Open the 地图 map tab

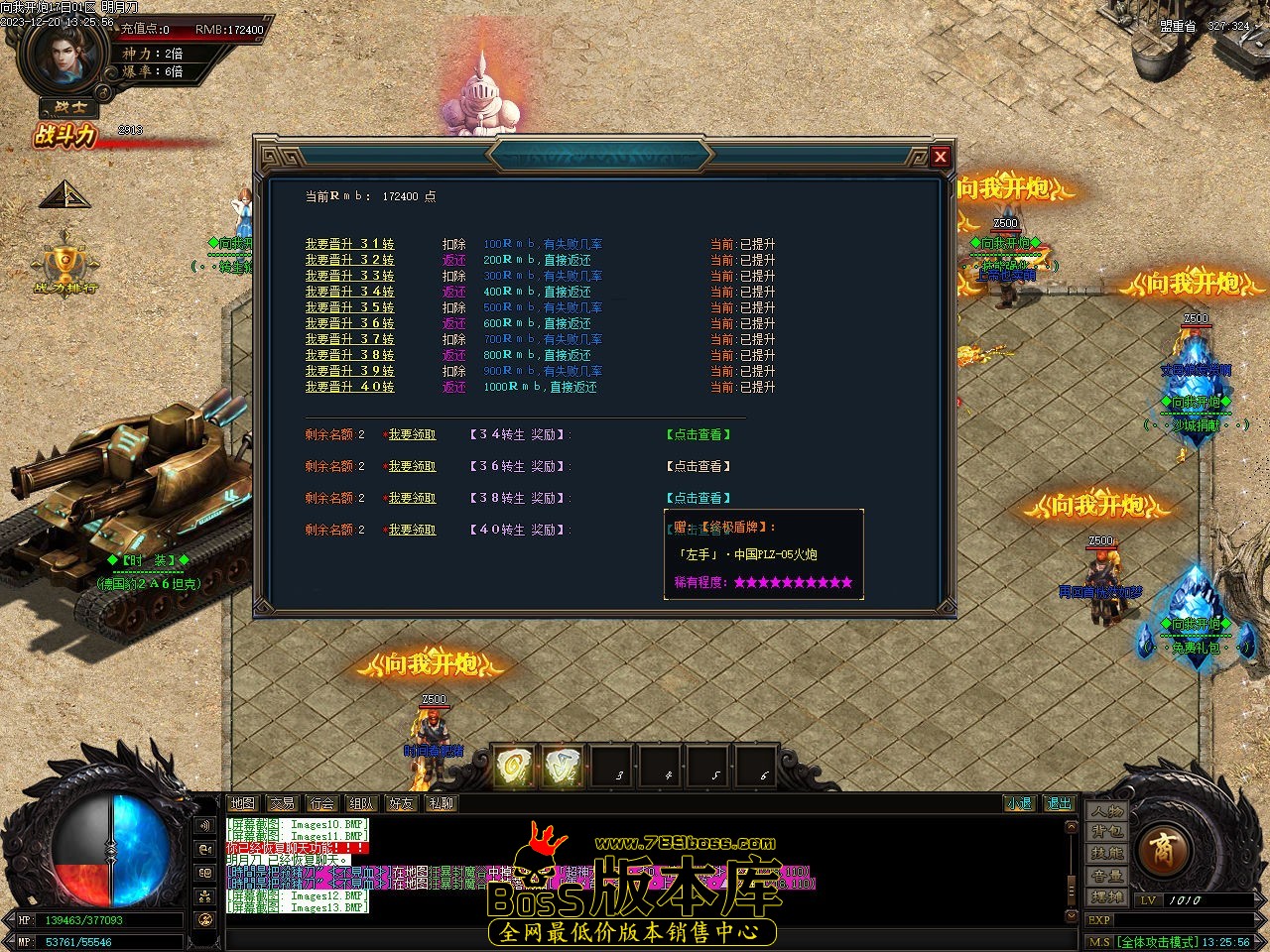tap(242, 803)
